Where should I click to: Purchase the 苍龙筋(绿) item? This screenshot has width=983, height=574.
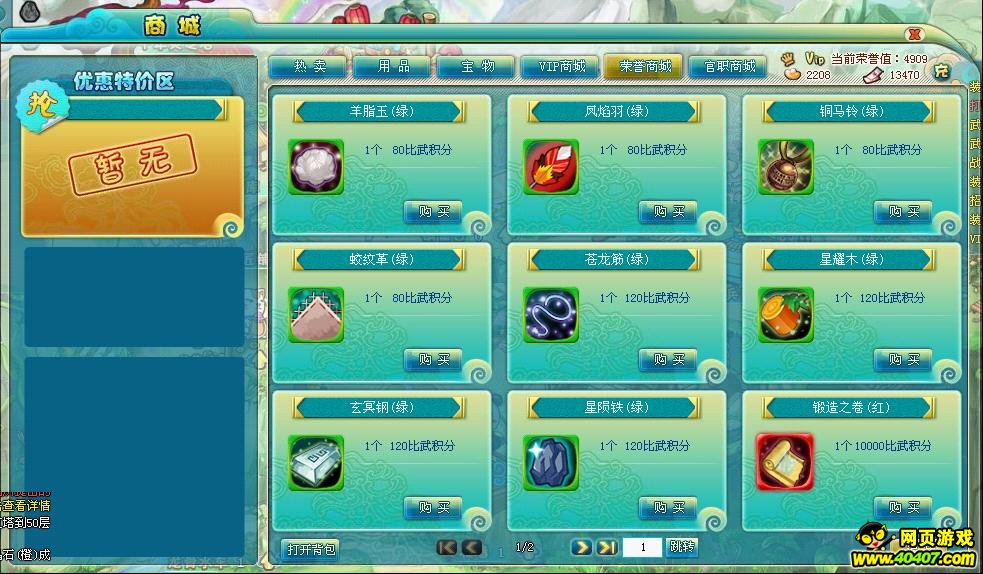[x=668, y=359]
